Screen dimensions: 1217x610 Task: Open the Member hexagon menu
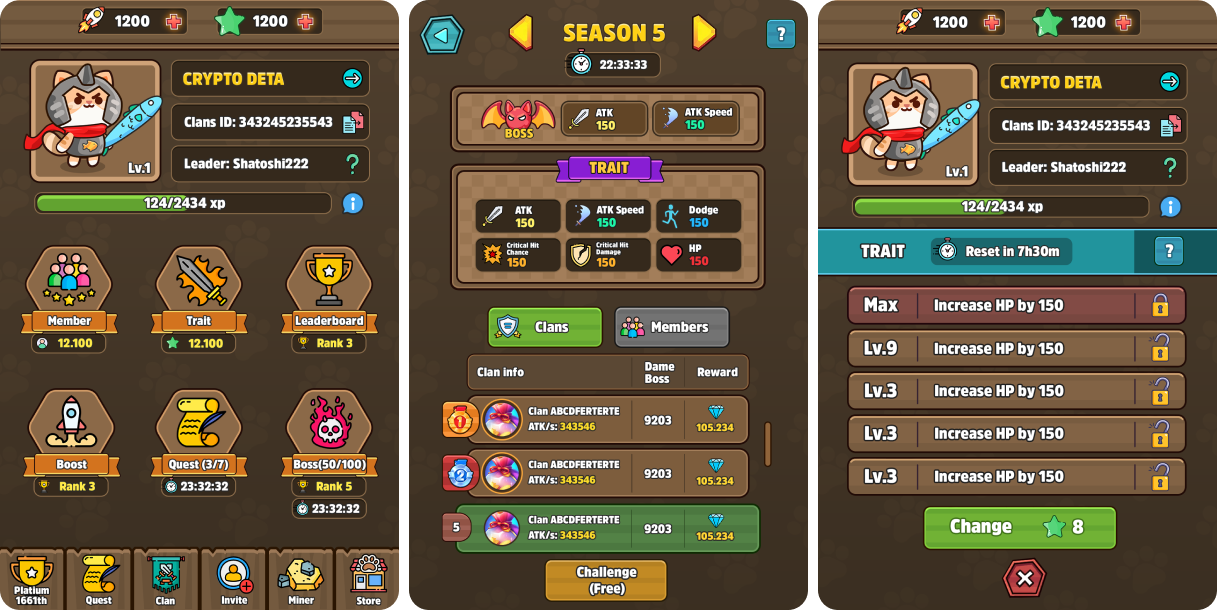coord(69,285)
